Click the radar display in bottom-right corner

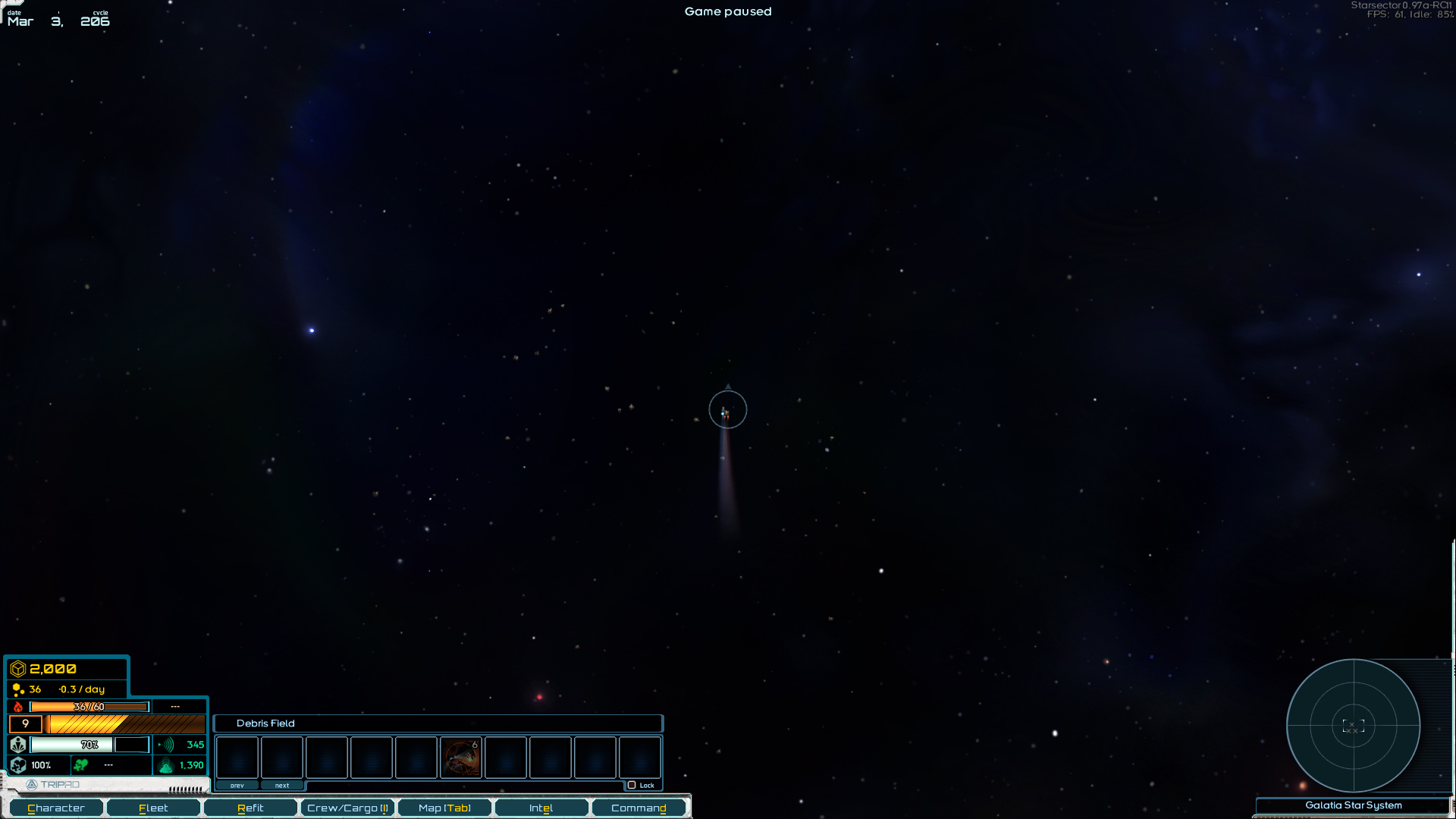click(x=1354, y=726)
